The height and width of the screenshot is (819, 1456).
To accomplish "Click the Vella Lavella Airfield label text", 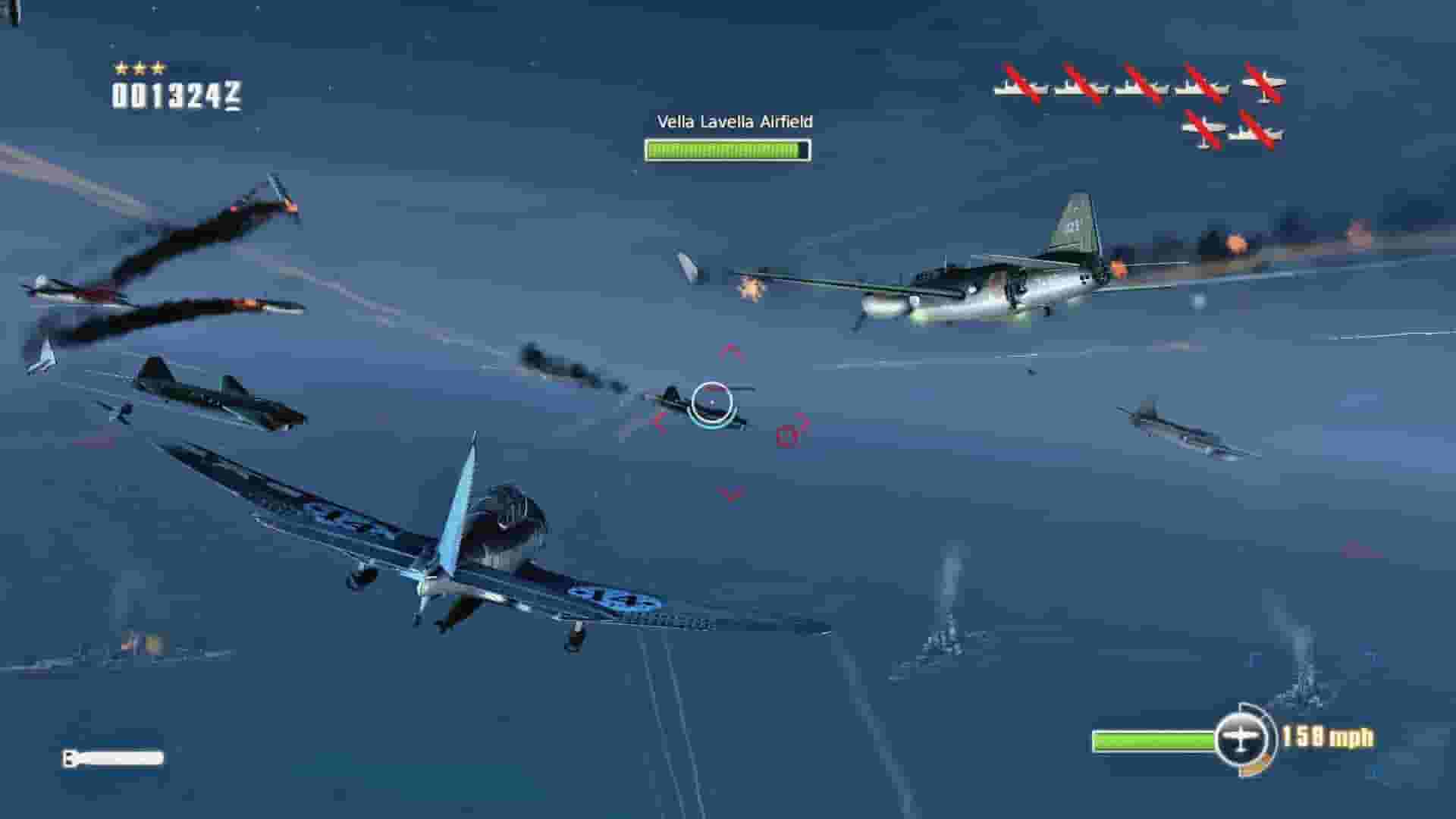I will 733,121.
